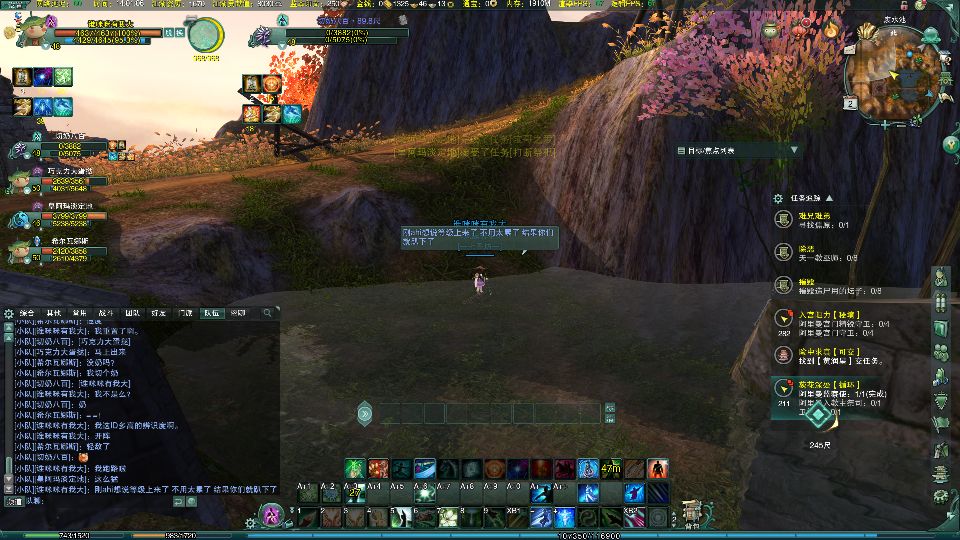Open the chat search magnifier
This screenshot has width=960, height=540.
[267, 313]
